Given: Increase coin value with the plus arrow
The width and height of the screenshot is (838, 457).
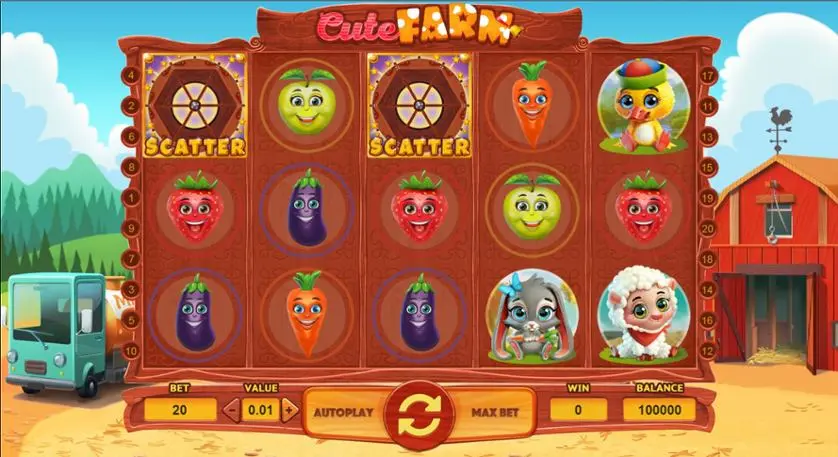Looking at the screenshot, I should coord(289,409).
